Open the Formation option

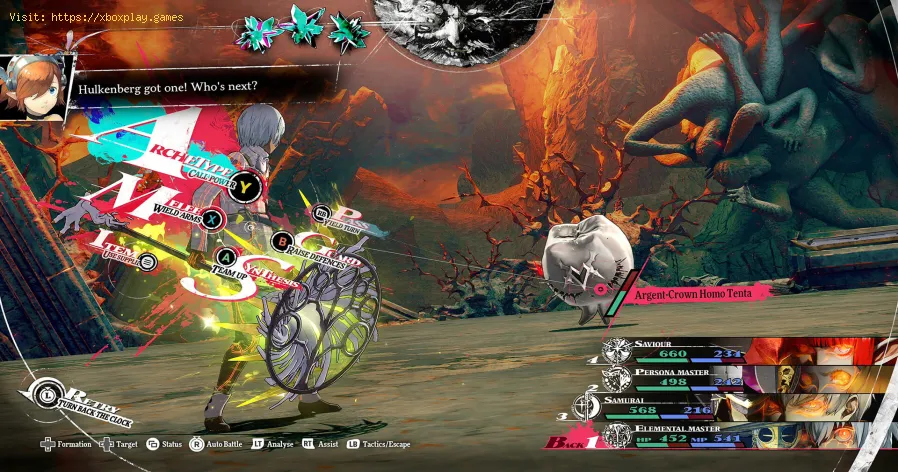coord(66,444)
